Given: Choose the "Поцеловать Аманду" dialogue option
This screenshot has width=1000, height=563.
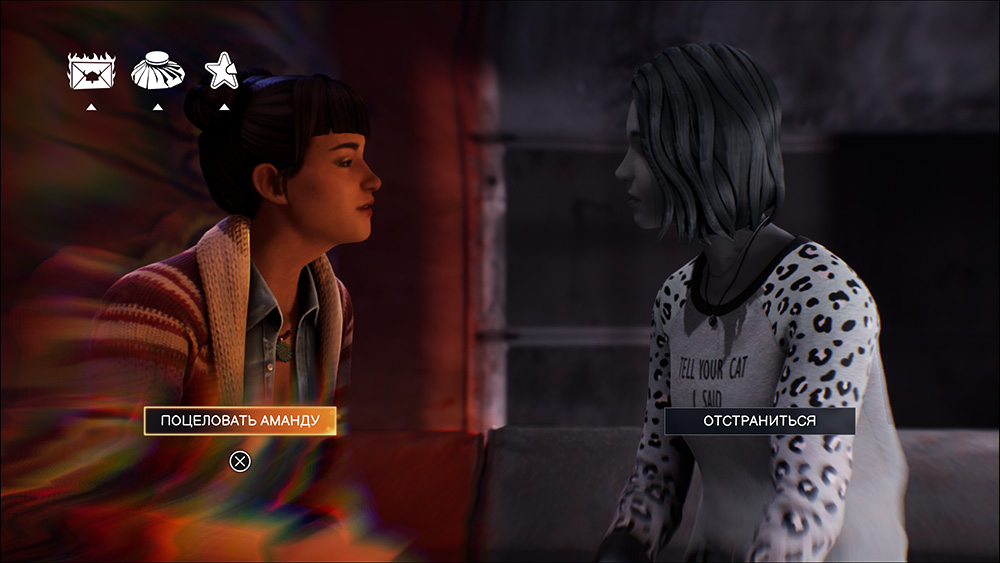Looking at the screenshot, I should coord(240,421).
